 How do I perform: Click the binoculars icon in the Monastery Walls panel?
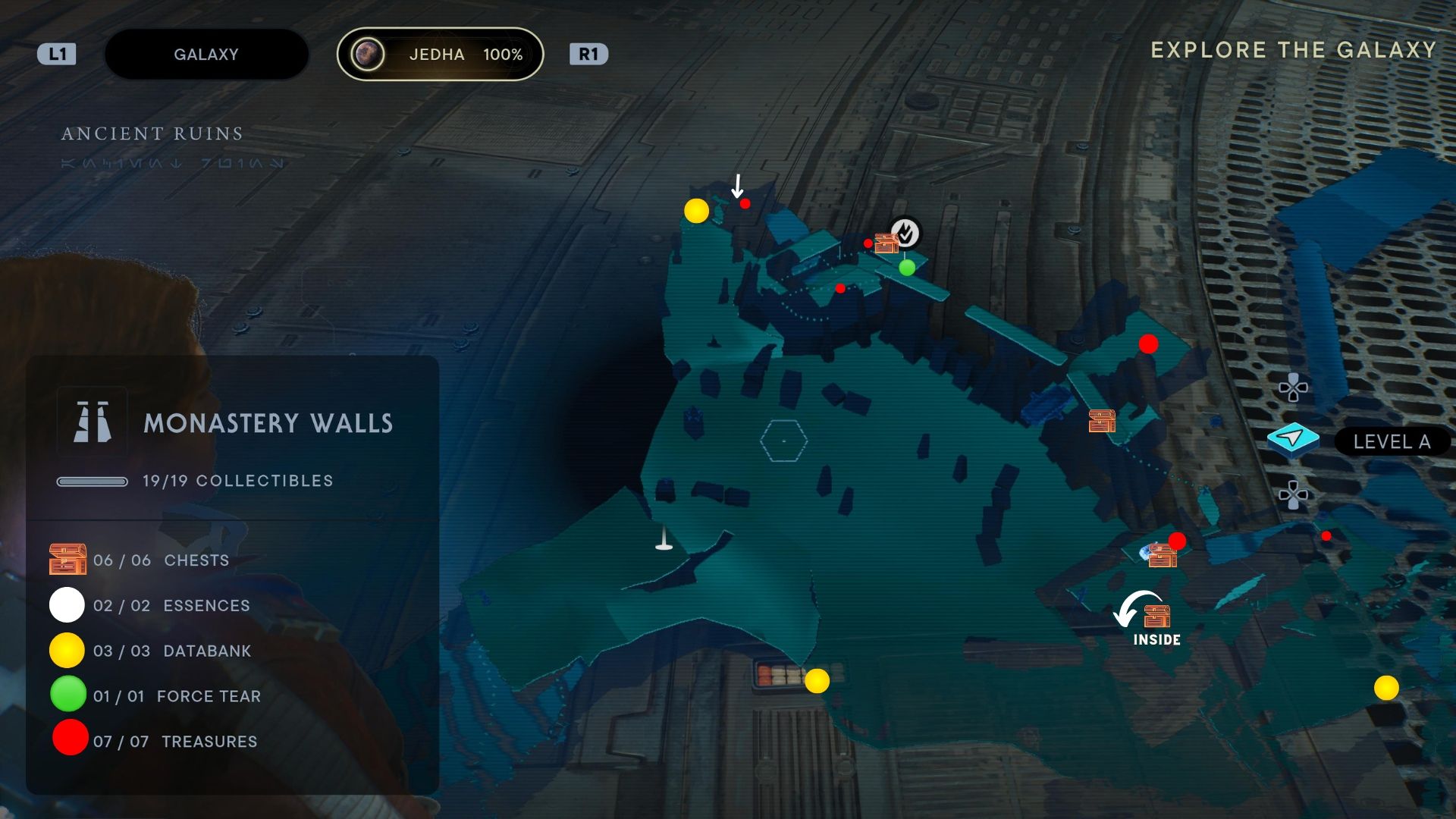tap(93, 420)
